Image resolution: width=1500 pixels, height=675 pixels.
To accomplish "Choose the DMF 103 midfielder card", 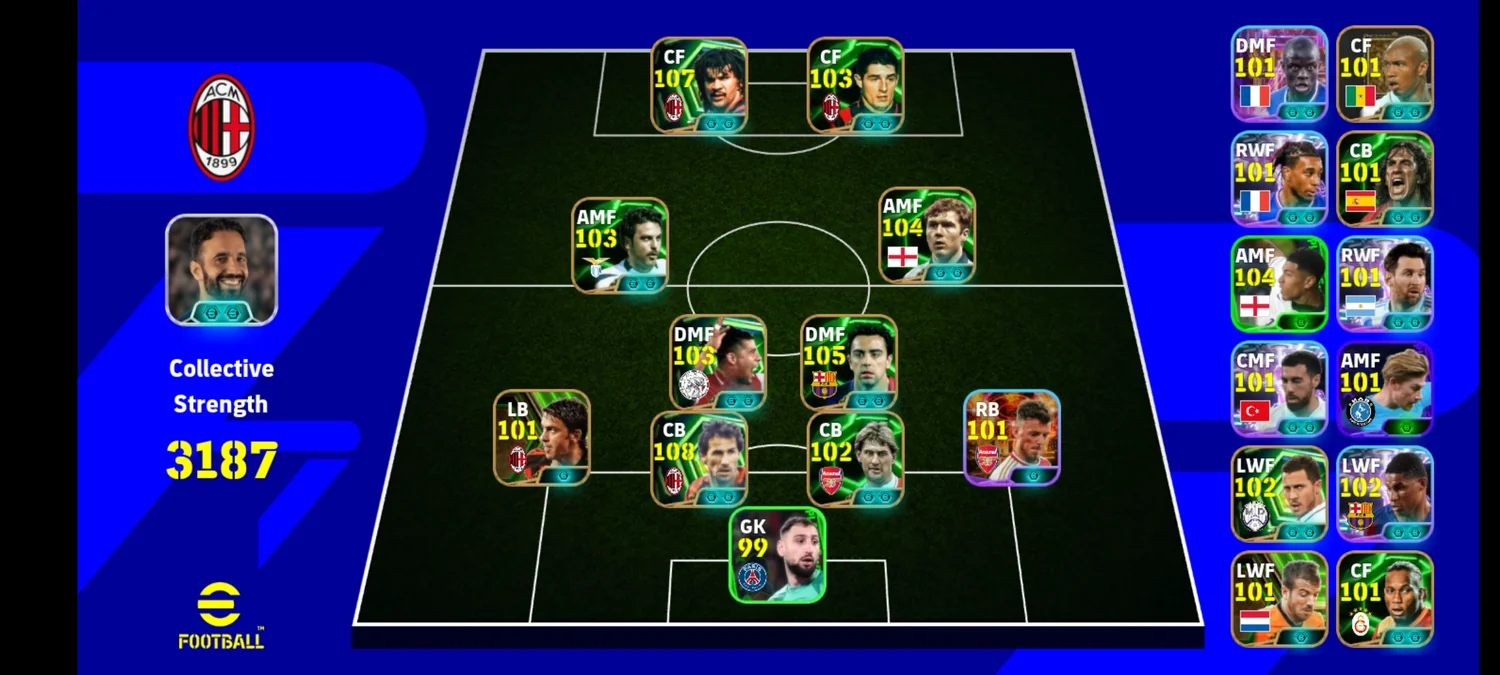I will pyautogui.click(x=718, y=362).
